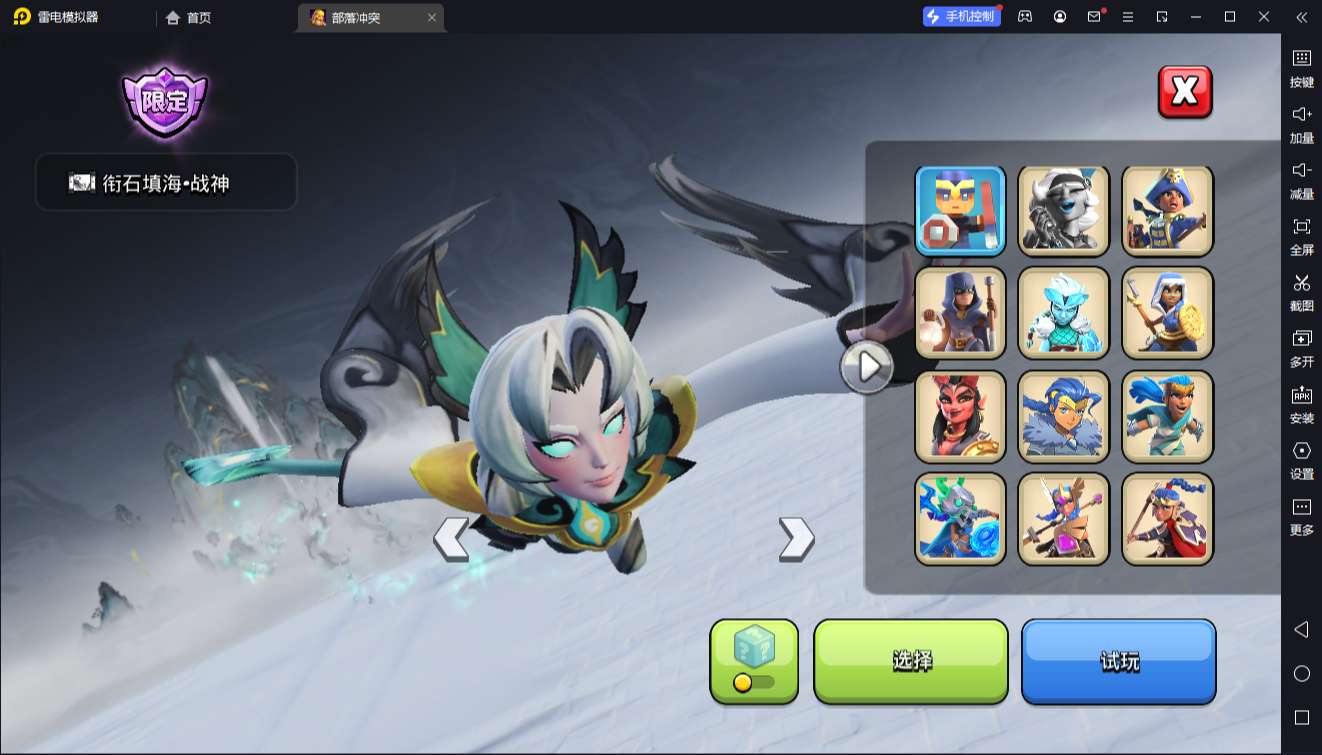Screen dimensions: 1322x755
Task: Click the green 选择 button
Action: (x=911, y=661)
